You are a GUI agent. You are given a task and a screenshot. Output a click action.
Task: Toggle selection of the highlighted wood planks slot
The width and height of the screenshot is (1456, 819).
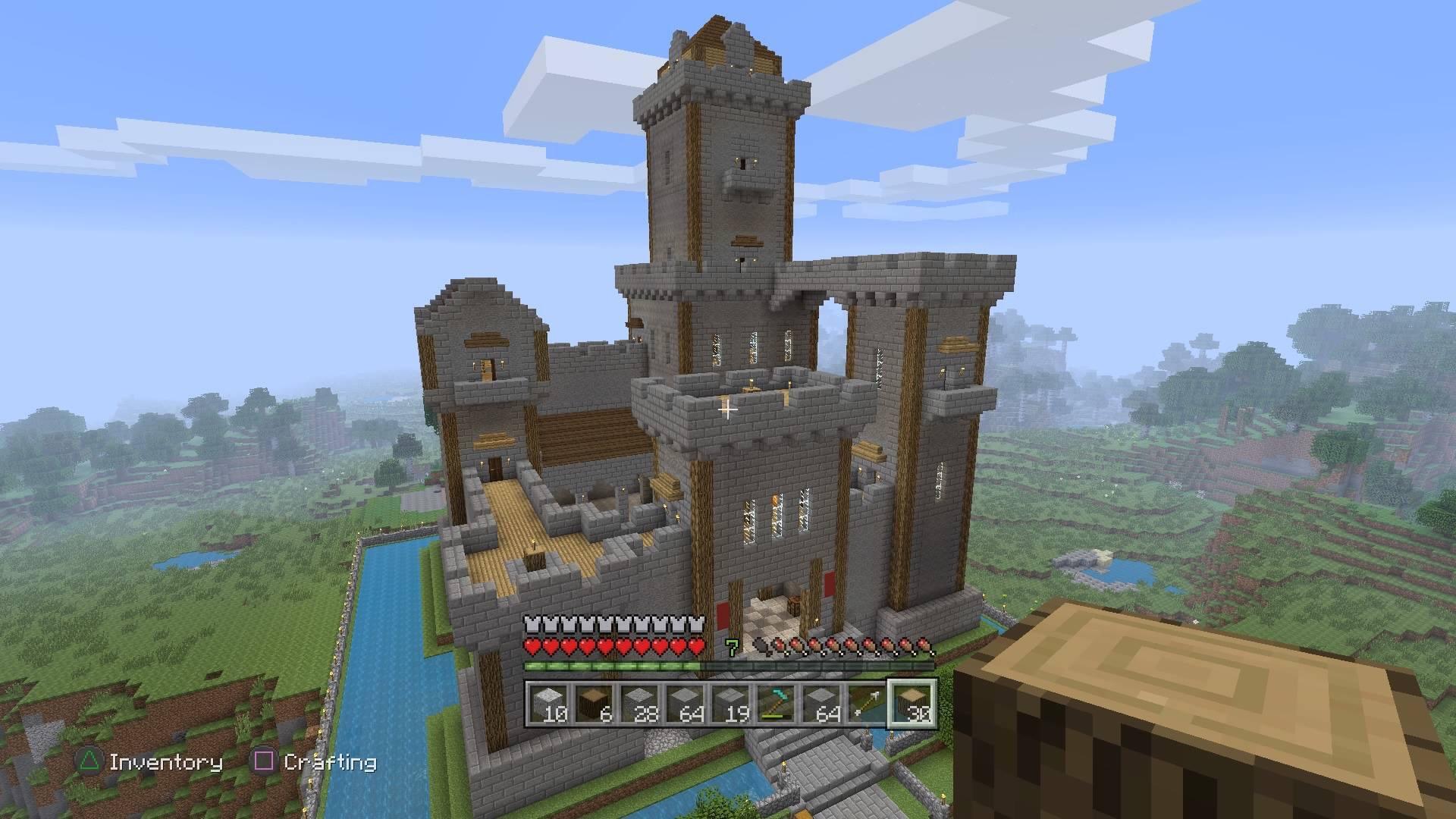tap(912, 704)
